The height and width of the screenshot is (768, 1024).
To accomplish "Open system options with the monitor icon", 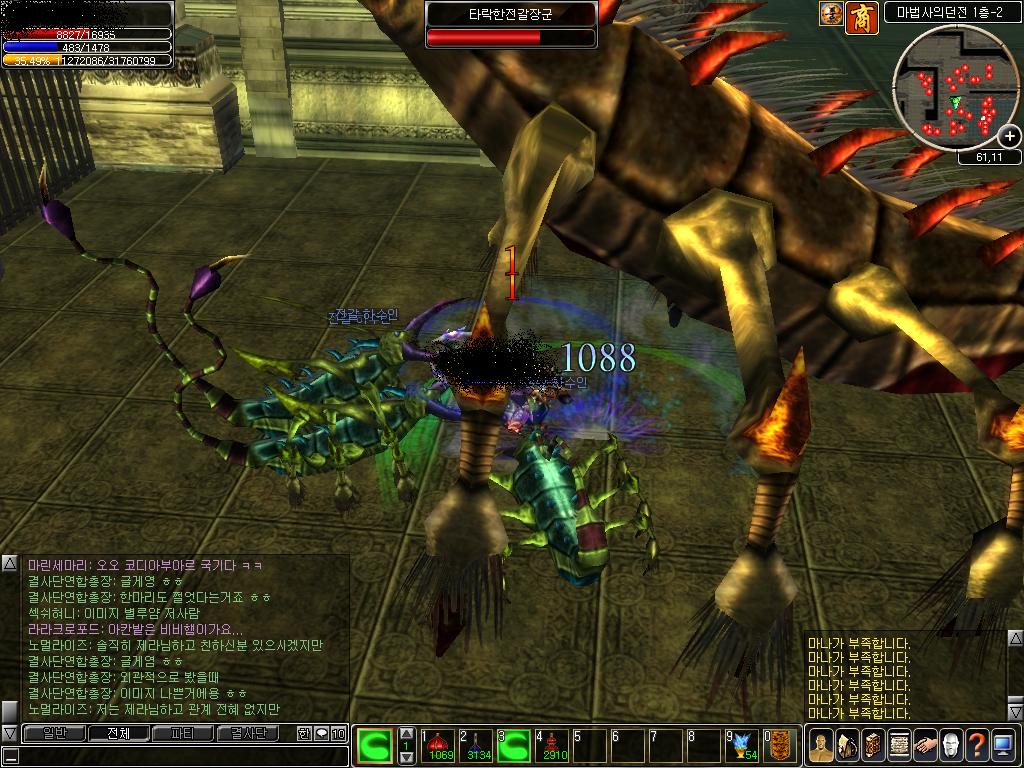I will coord(1003,746).
